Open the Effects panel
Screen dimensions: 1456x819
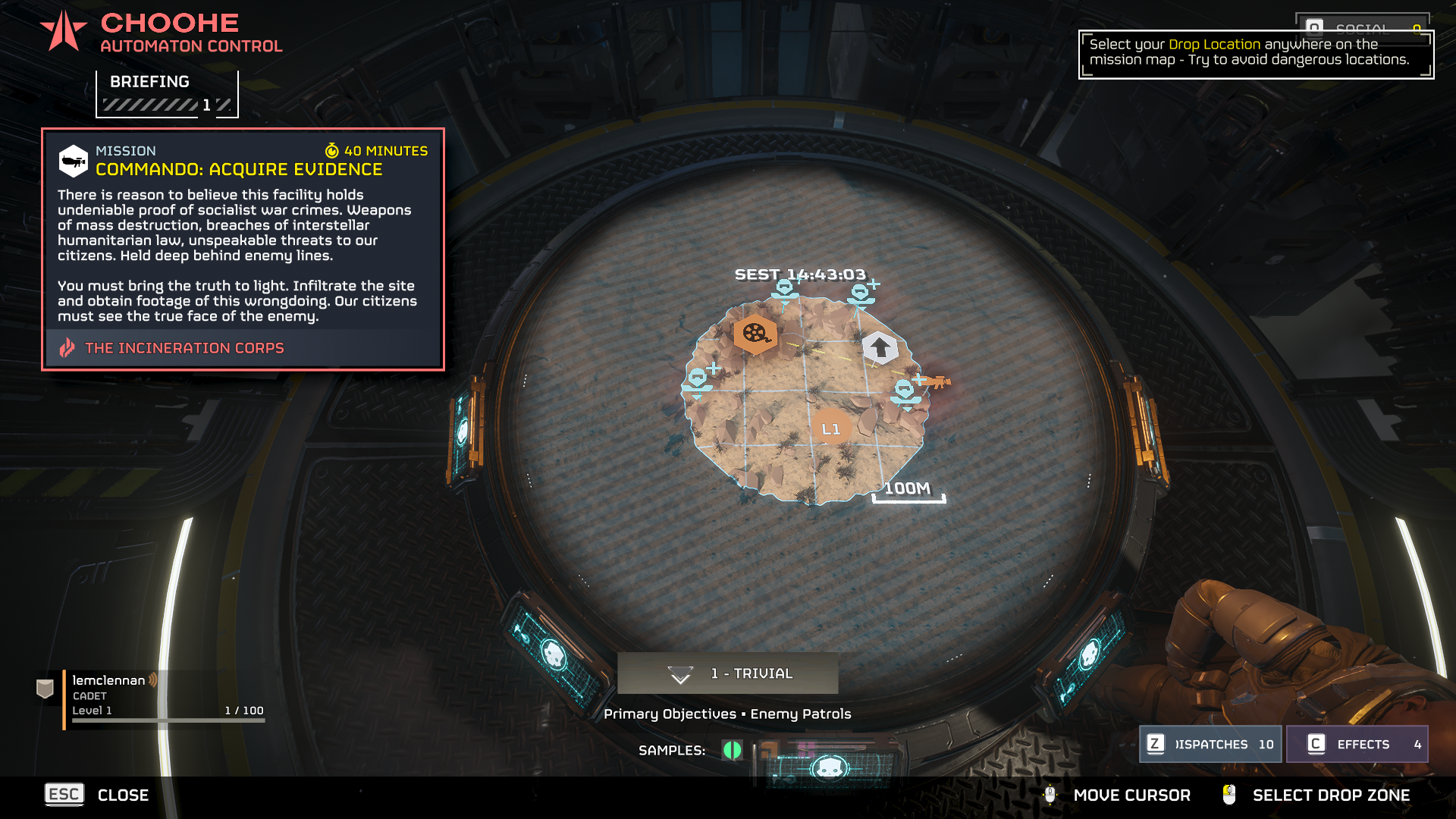click(x=1357, y=744)
